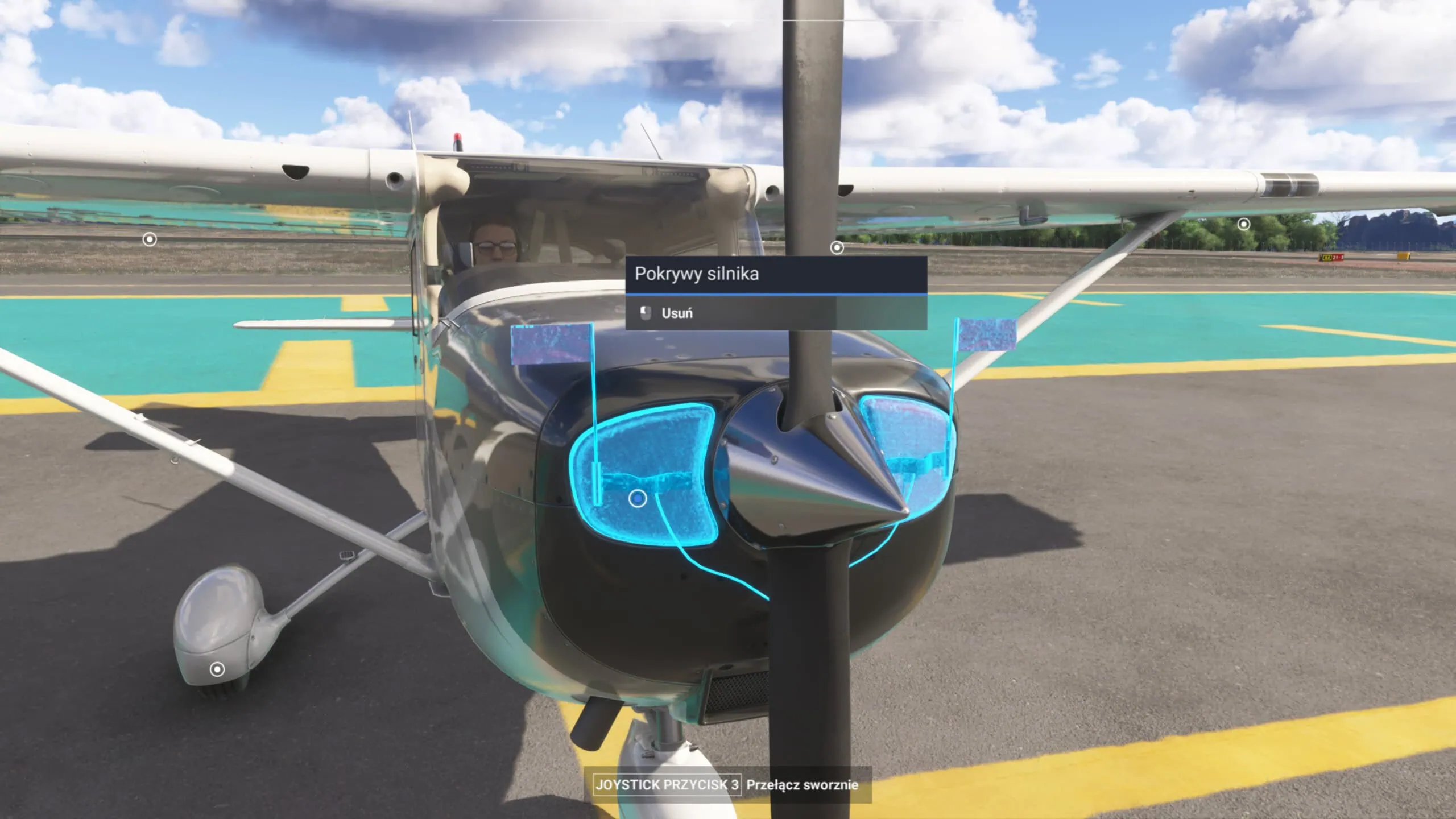Select the Usuń context menu entry
The image size is (1456, 819).
(677, 313)
